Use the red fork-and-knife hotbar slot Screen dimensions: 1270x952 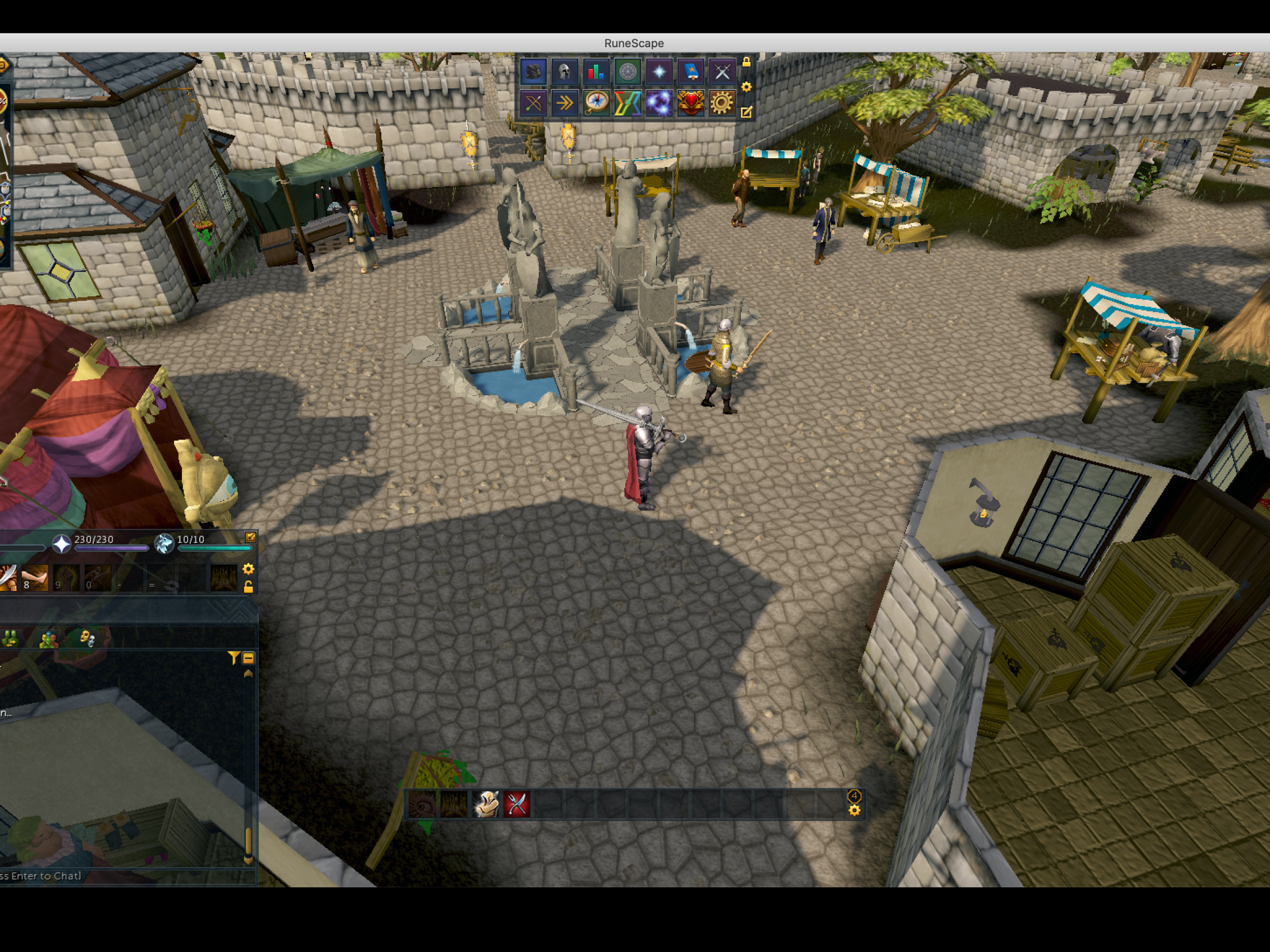[517, 804]
